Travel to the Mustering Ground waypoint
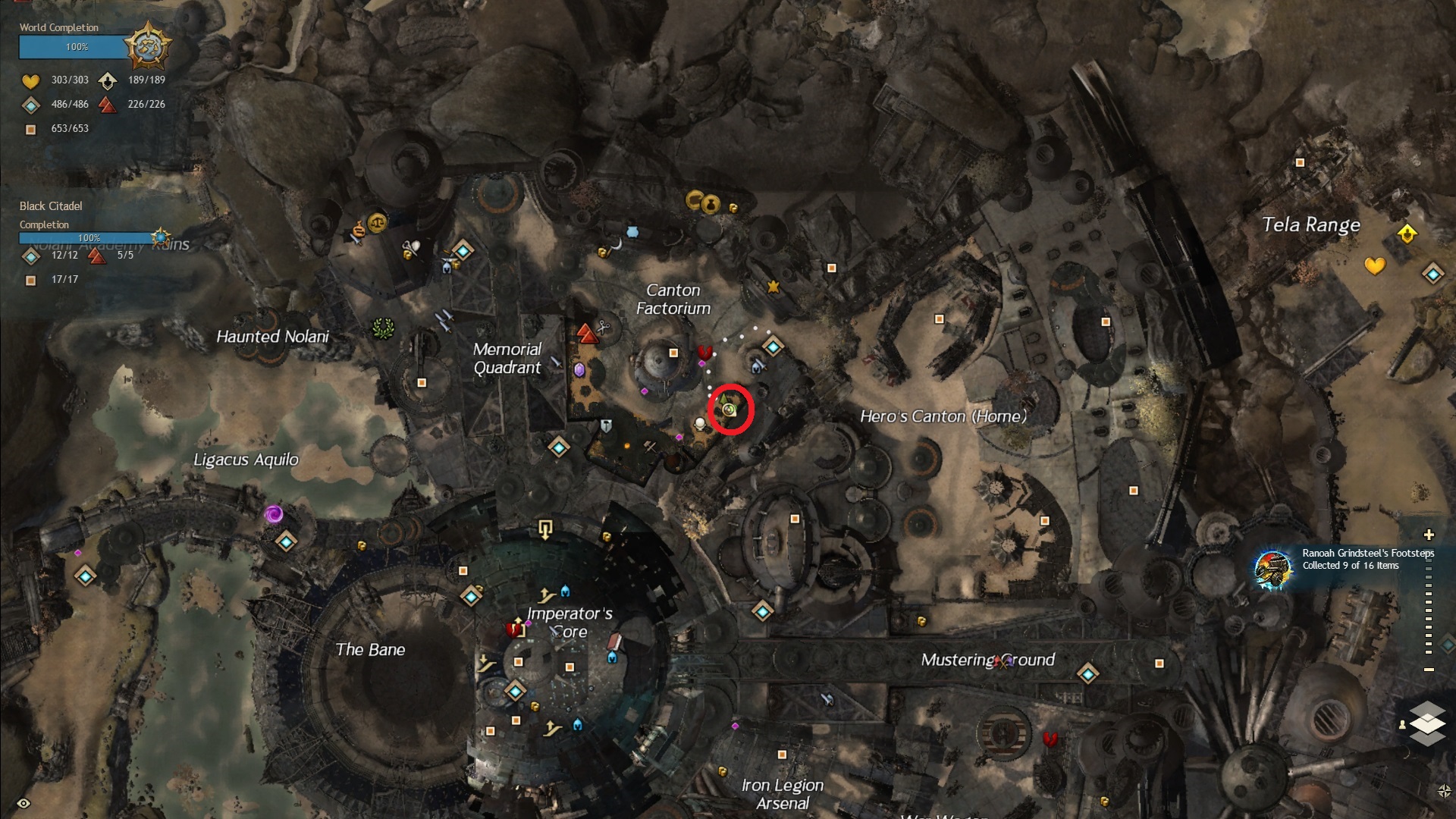 tap(1088, 673)
